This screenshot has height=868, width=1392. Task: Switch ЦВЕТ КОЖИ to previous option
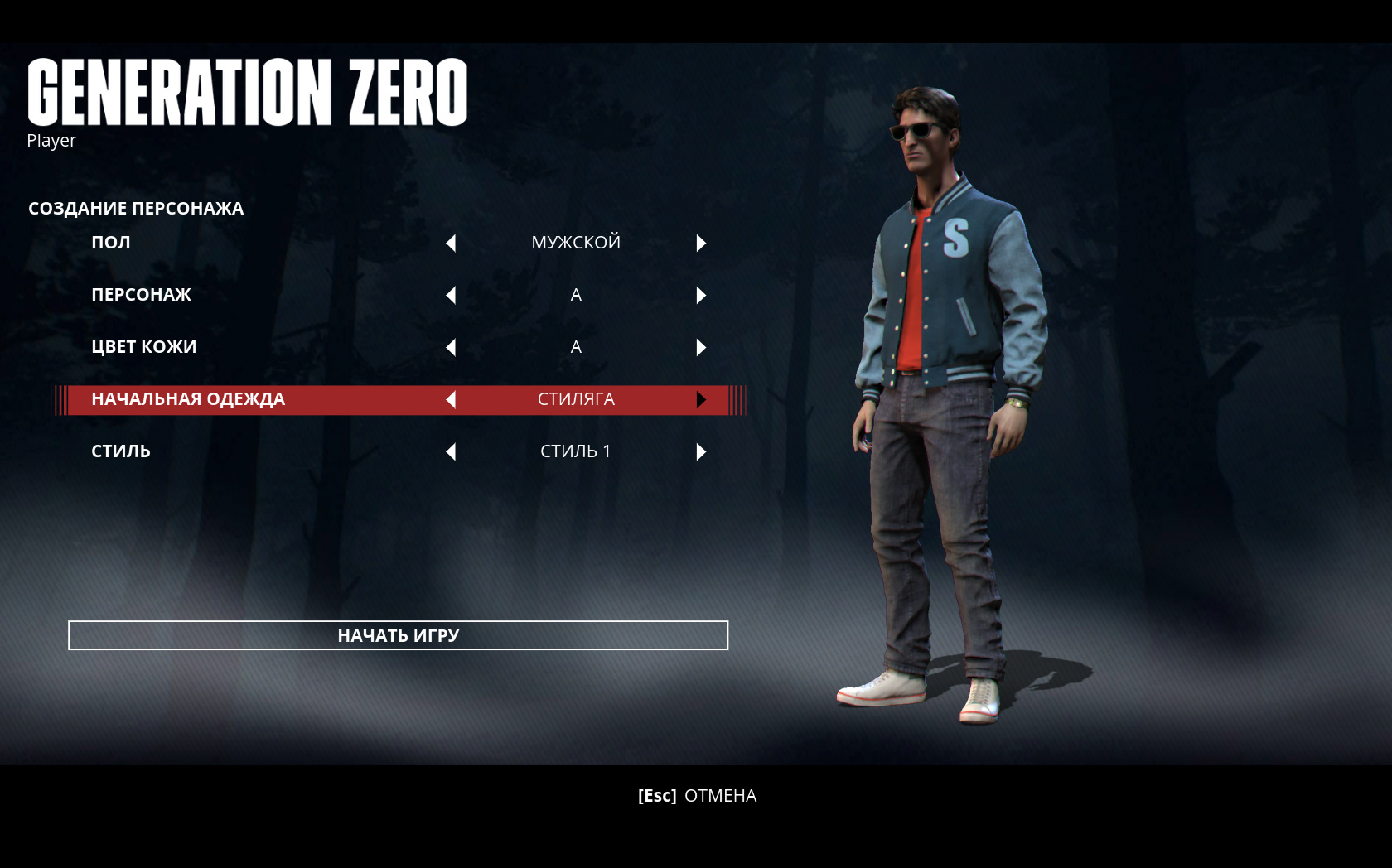click(x=451, y=347)
